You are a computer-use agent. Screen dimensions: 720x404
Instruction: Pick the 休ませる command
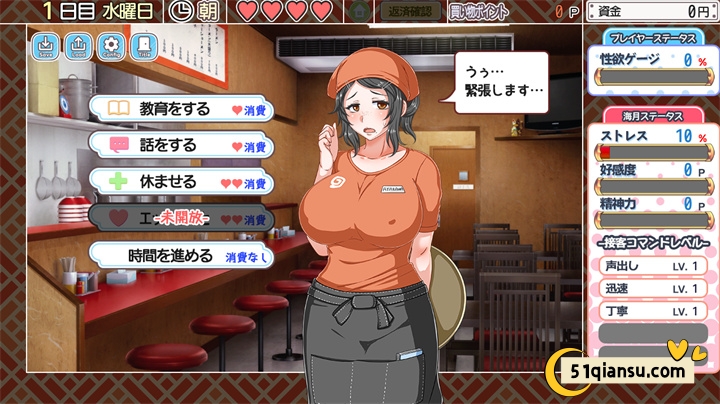(180, 182)
